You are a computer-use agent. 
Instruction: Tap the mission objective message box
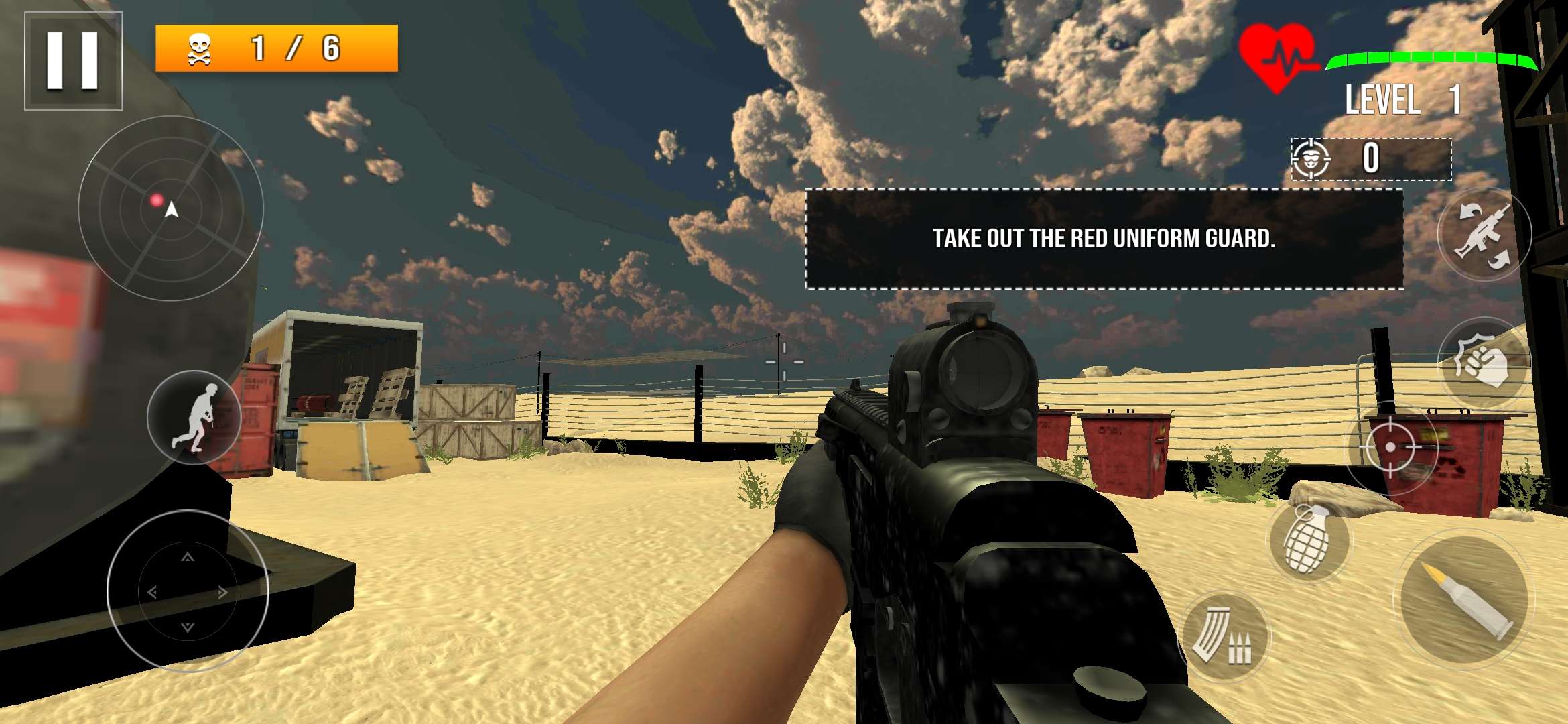tap(1104, 239)
